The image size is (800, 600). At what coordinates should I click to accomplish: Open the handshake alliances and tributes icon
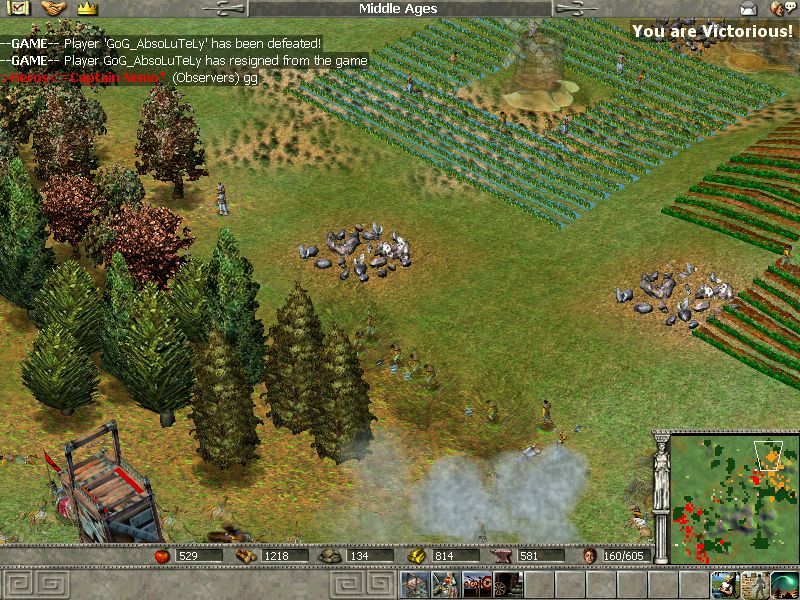click(x=53, y=9)
